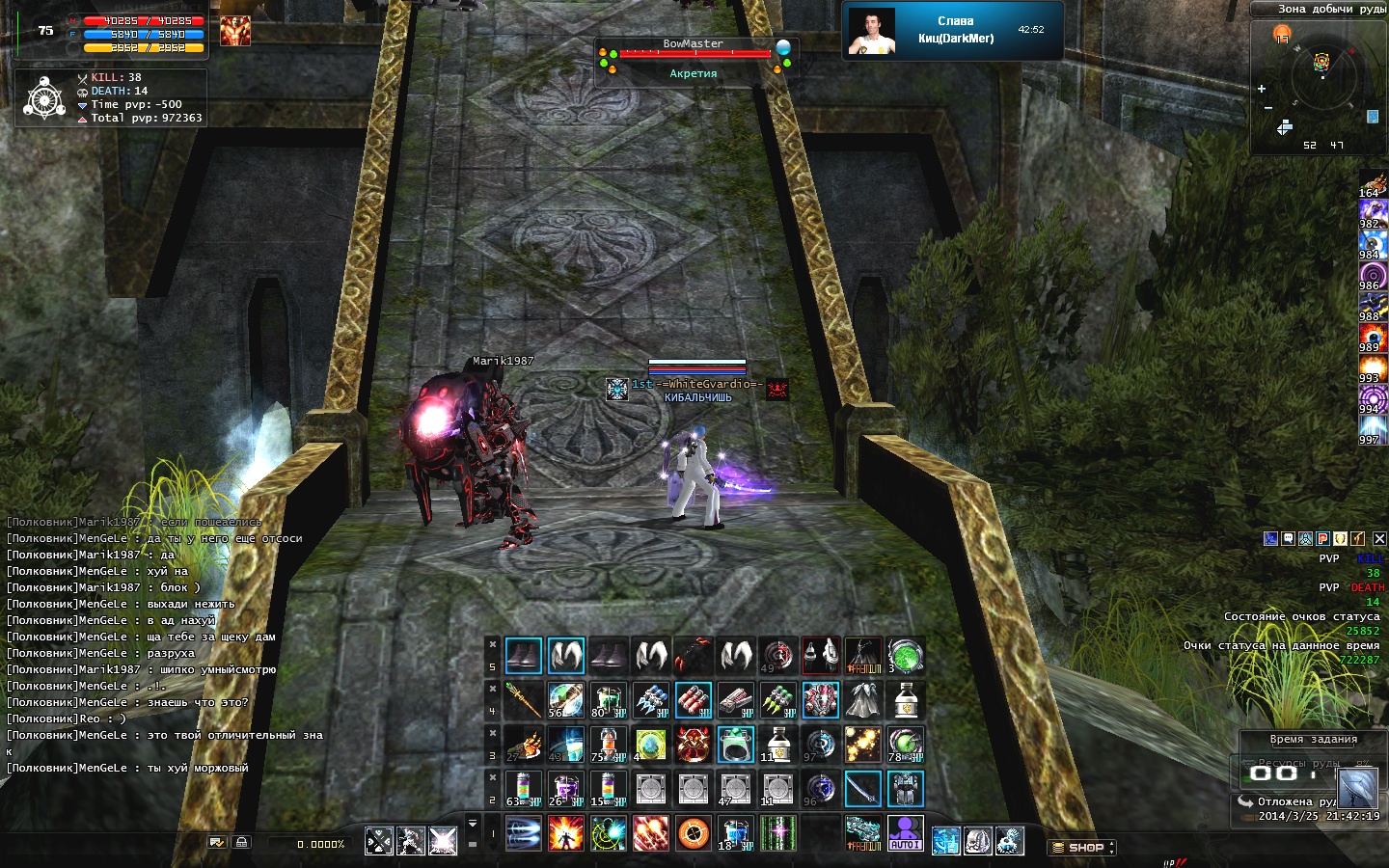Use the red claw item slot
Image resolution: width=1389 pixels, height=868 pixels.
(x=694, y=657)
